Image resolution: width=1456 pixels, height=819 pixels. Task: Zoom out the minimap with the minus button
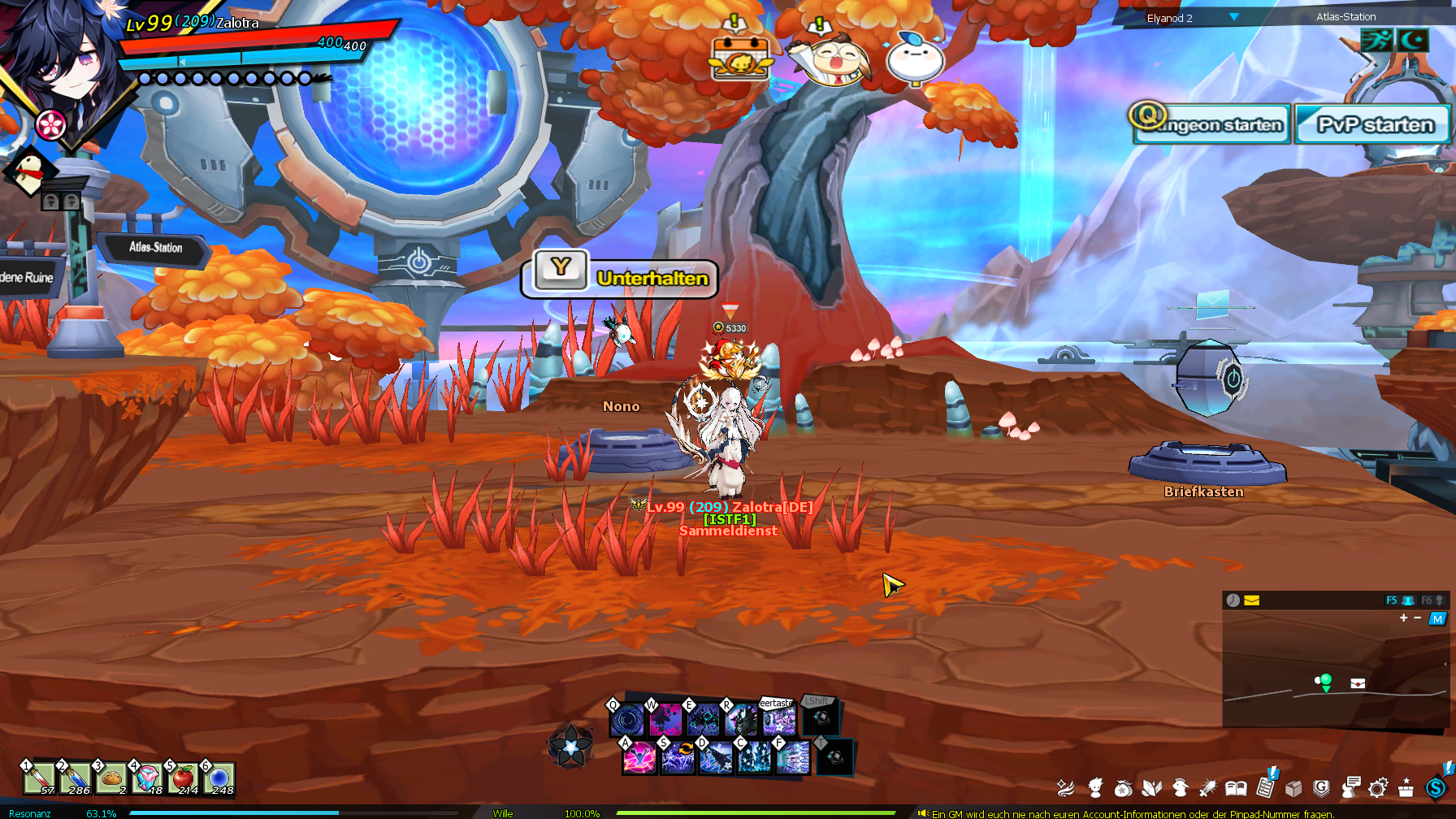(1418, 618)
